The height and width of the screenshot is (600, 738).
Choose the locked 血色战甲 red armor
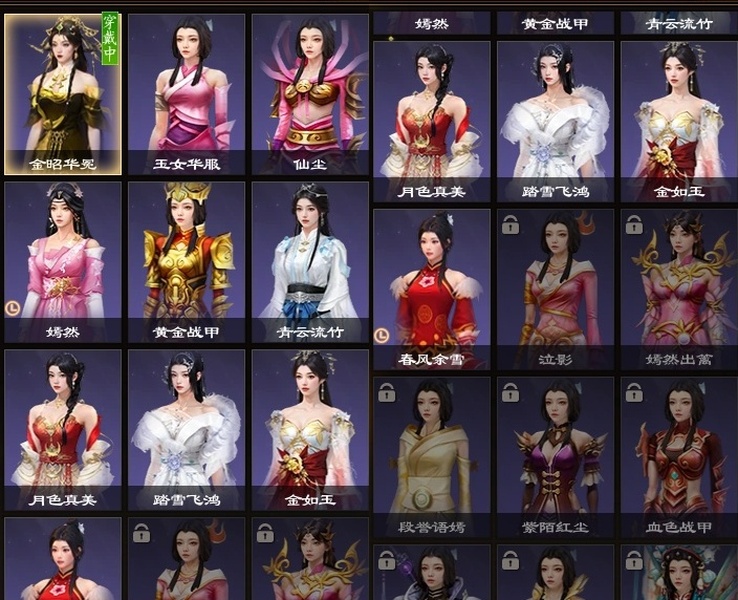(678, 456)
